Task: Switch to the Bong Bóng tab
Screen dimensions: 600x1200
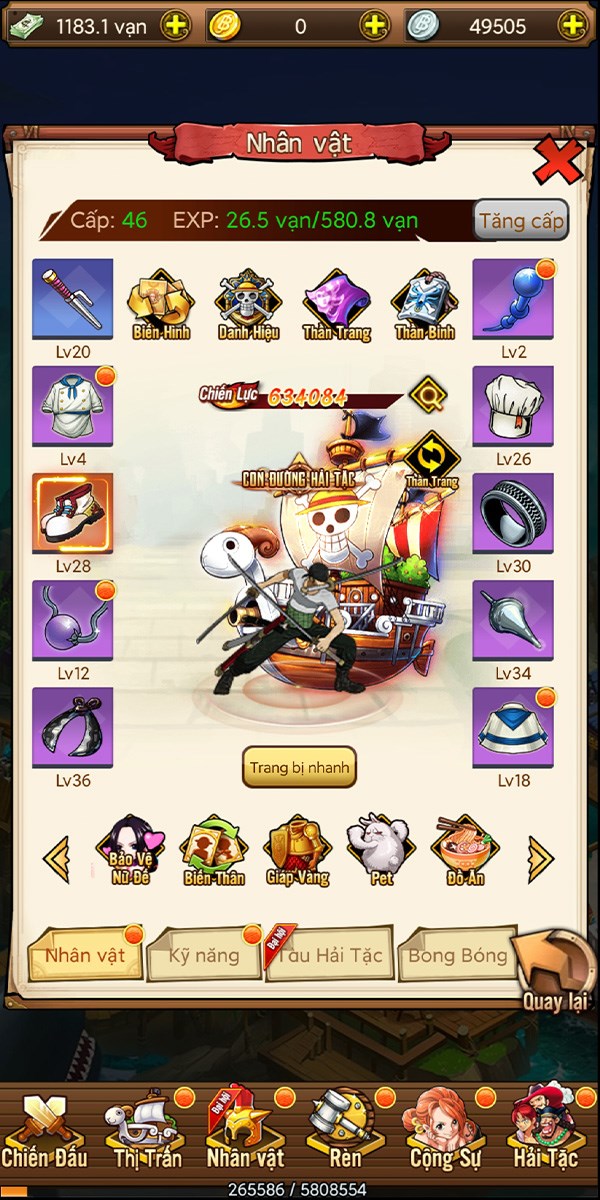Action: point(456,955)
